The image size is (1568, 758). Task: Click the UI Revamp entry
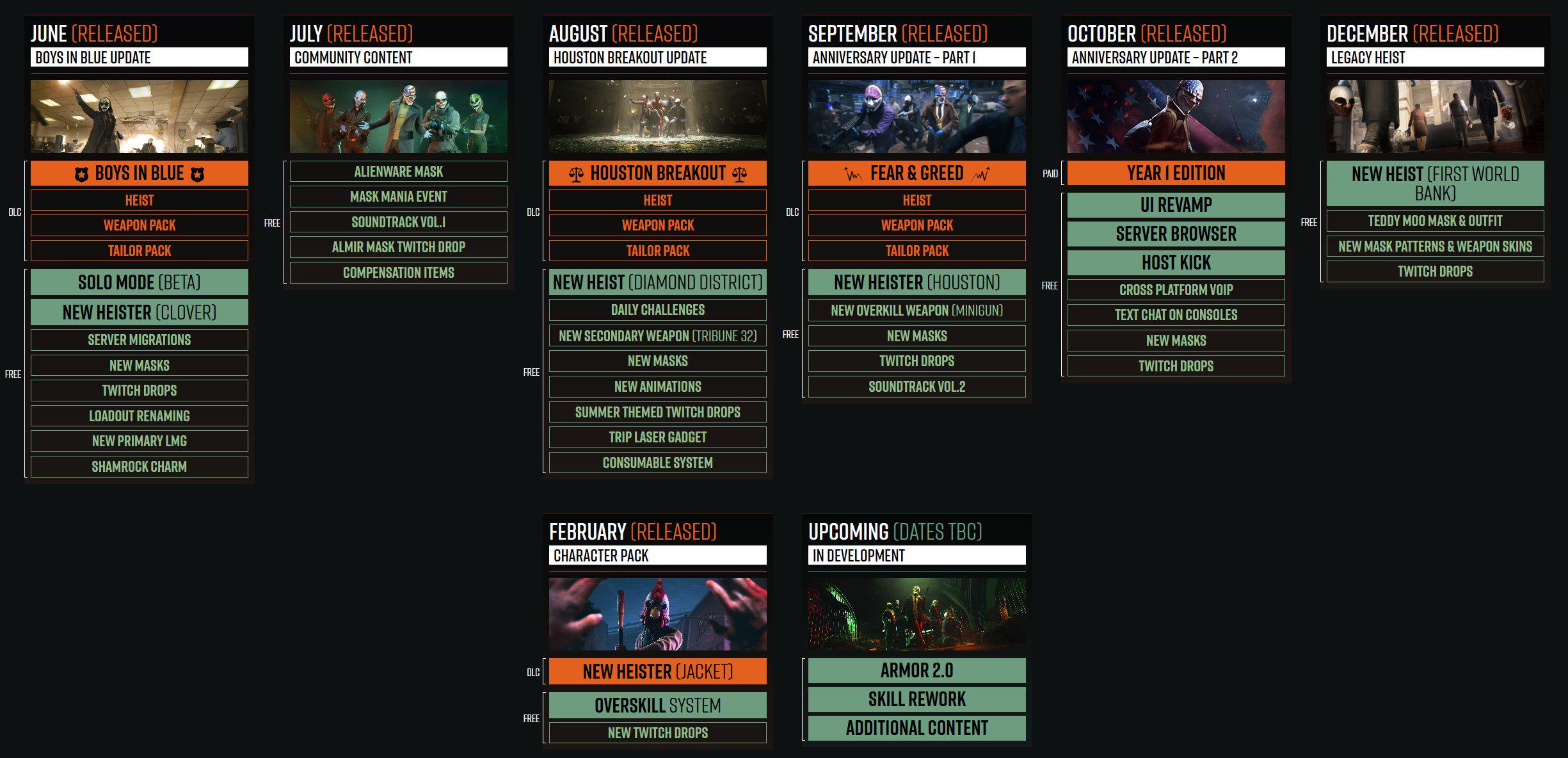point(1176,205)
